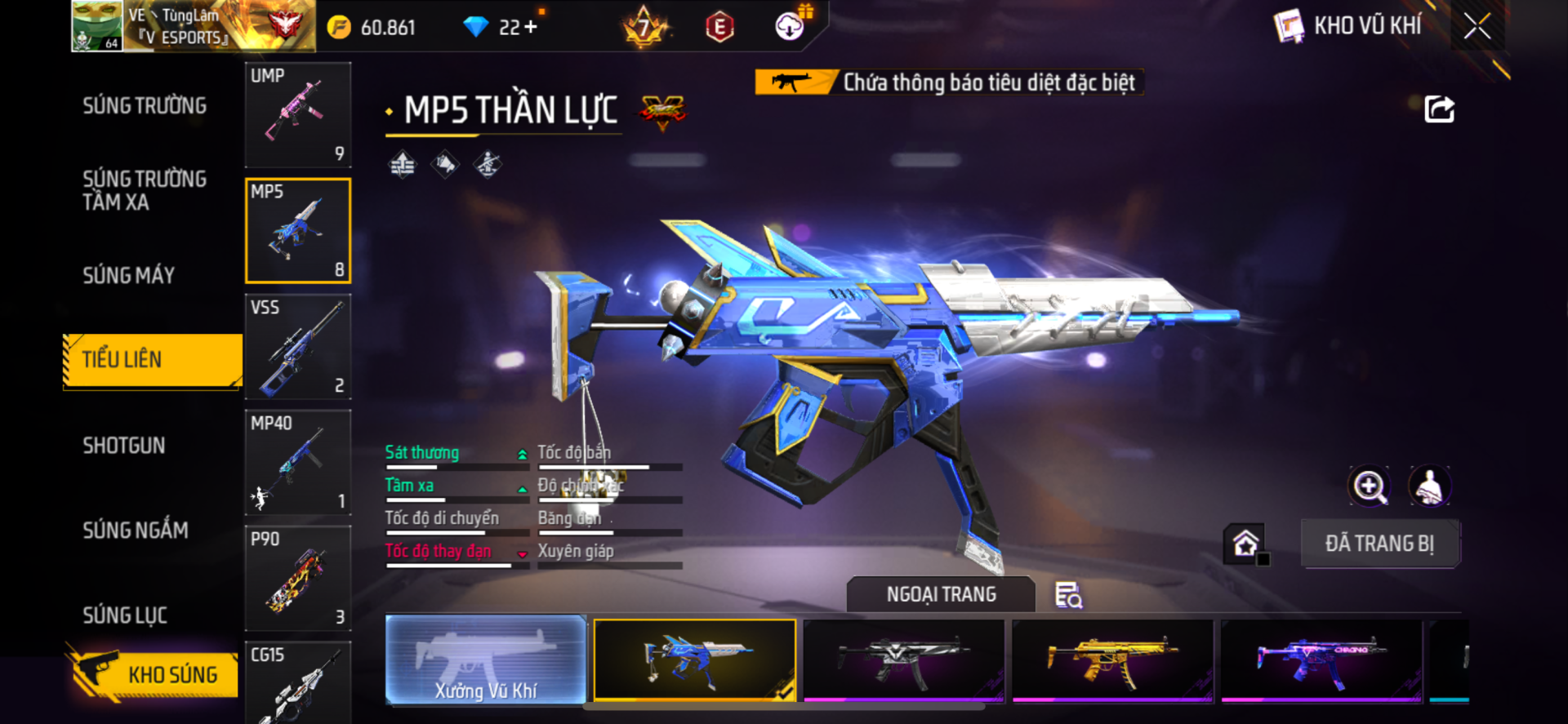Choose the purple MP5 skin thumbnail
Screen dimensions: 1568x724
(1321, 660)
